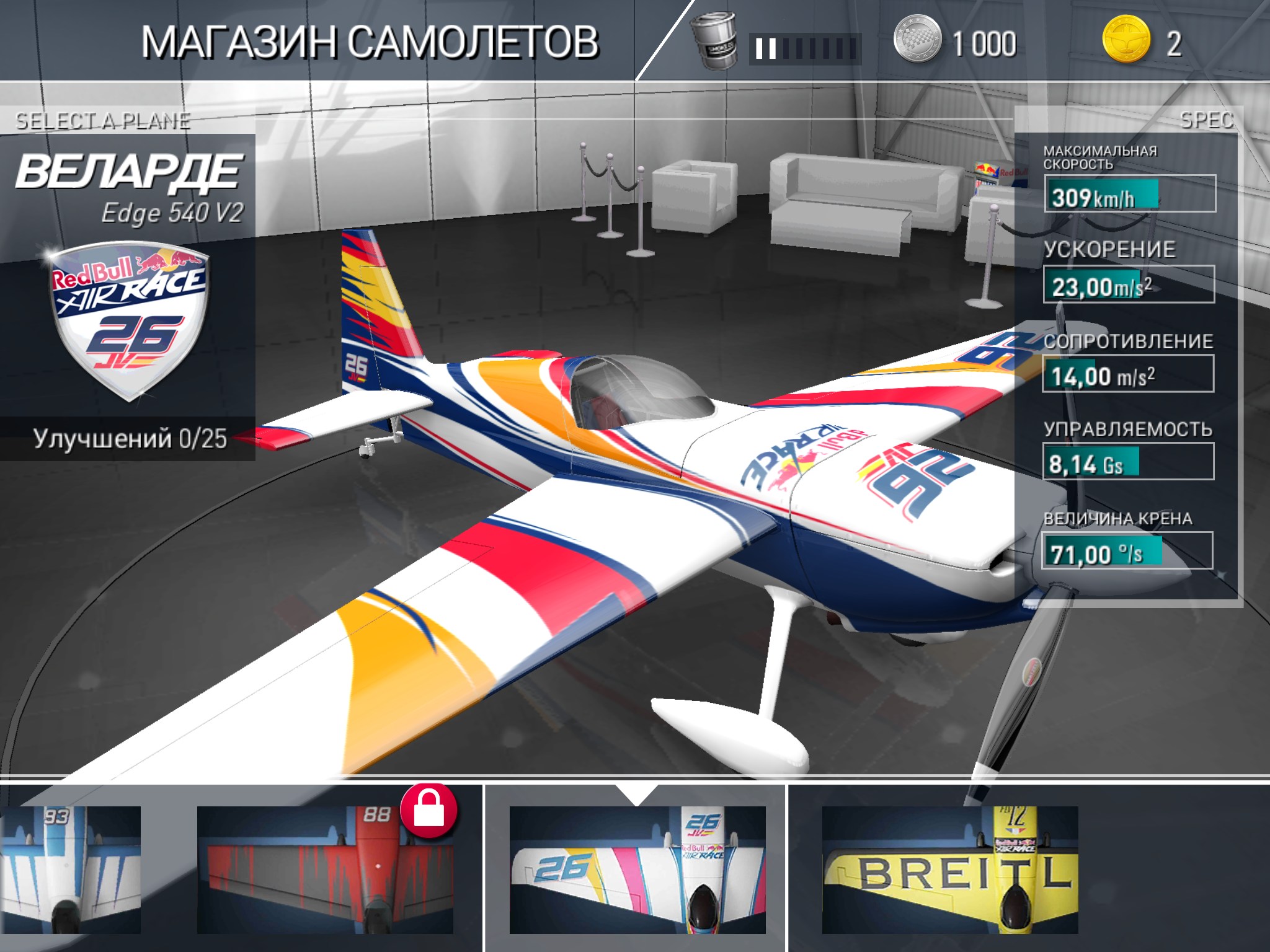
Task: Show upgrades via Улучшений 0/25 label
Action: point(130,439)
